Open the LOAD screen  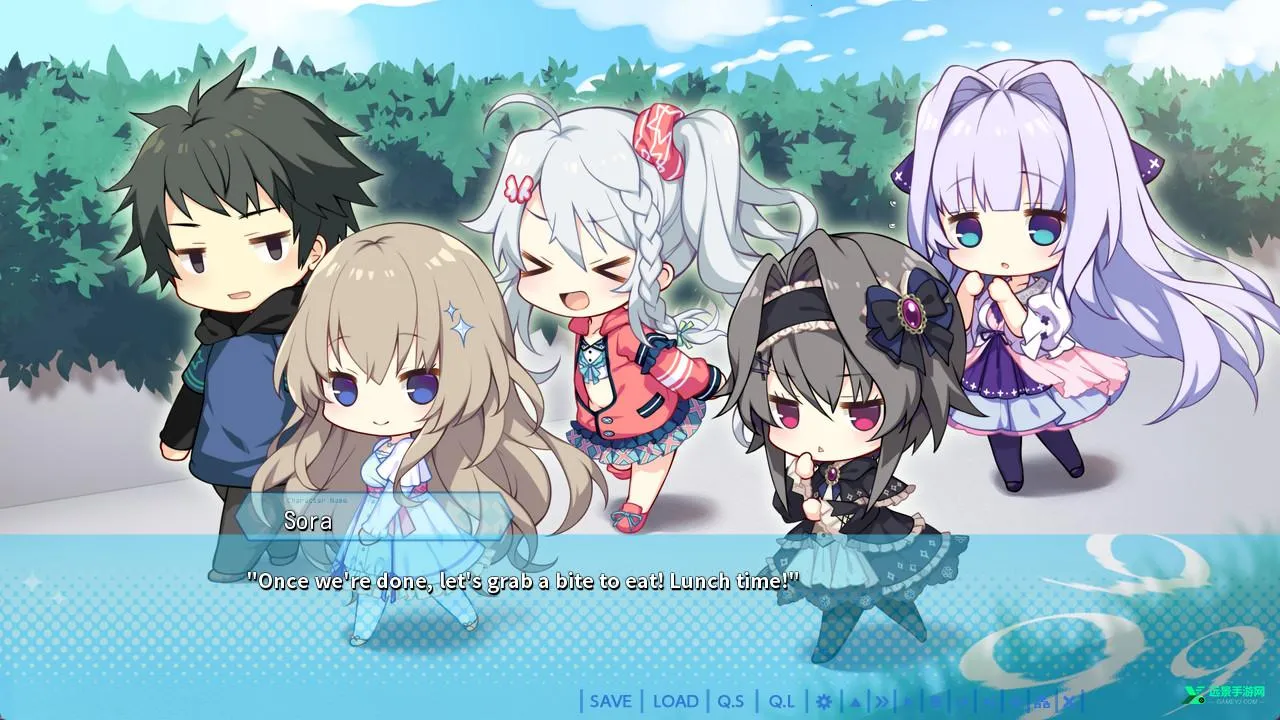676,701
